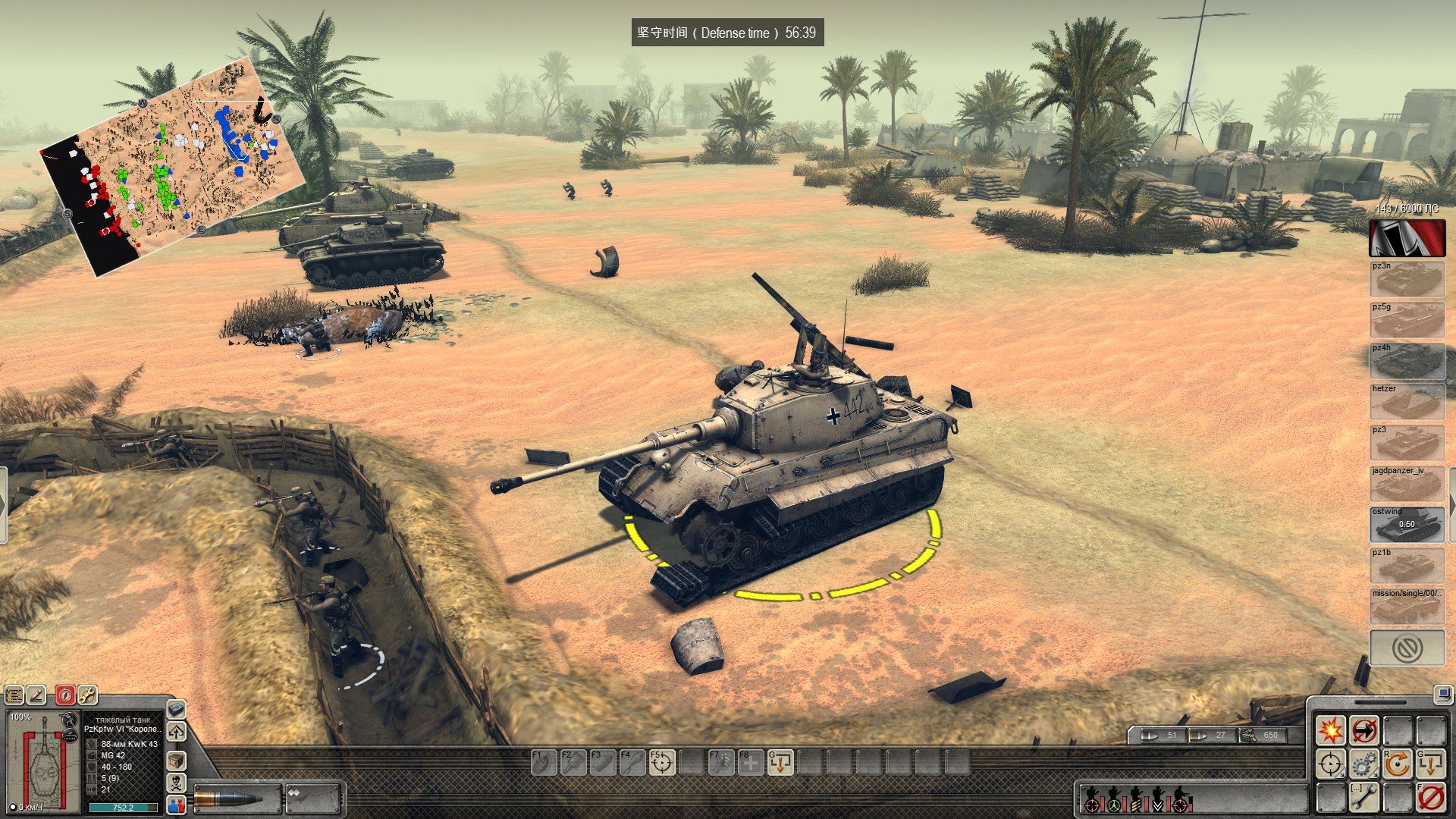1456x819 pixels.
Task: Open the objectives list icon
Action: (x=14, y=695)
